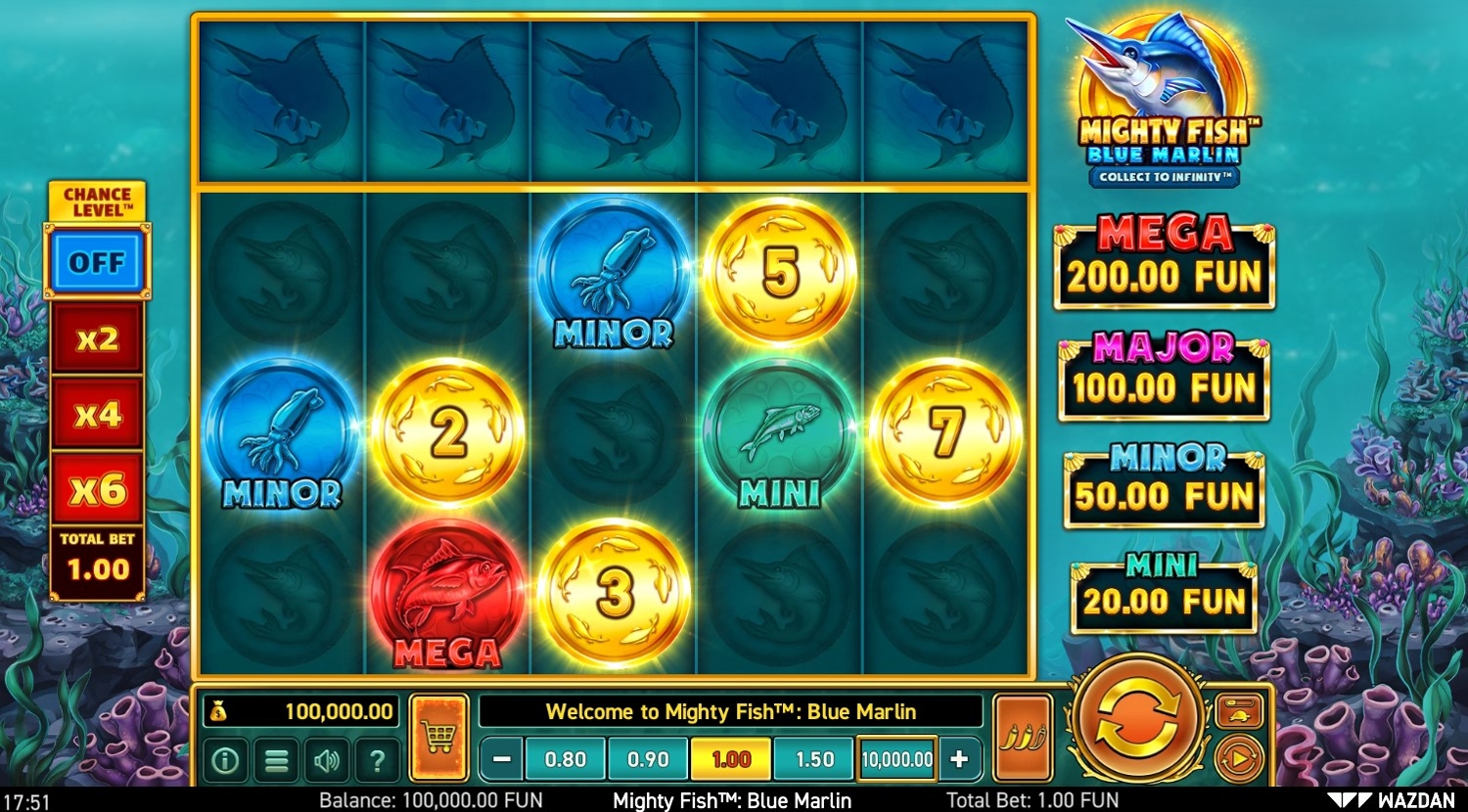Open the info paytable button

coord(226,760)
